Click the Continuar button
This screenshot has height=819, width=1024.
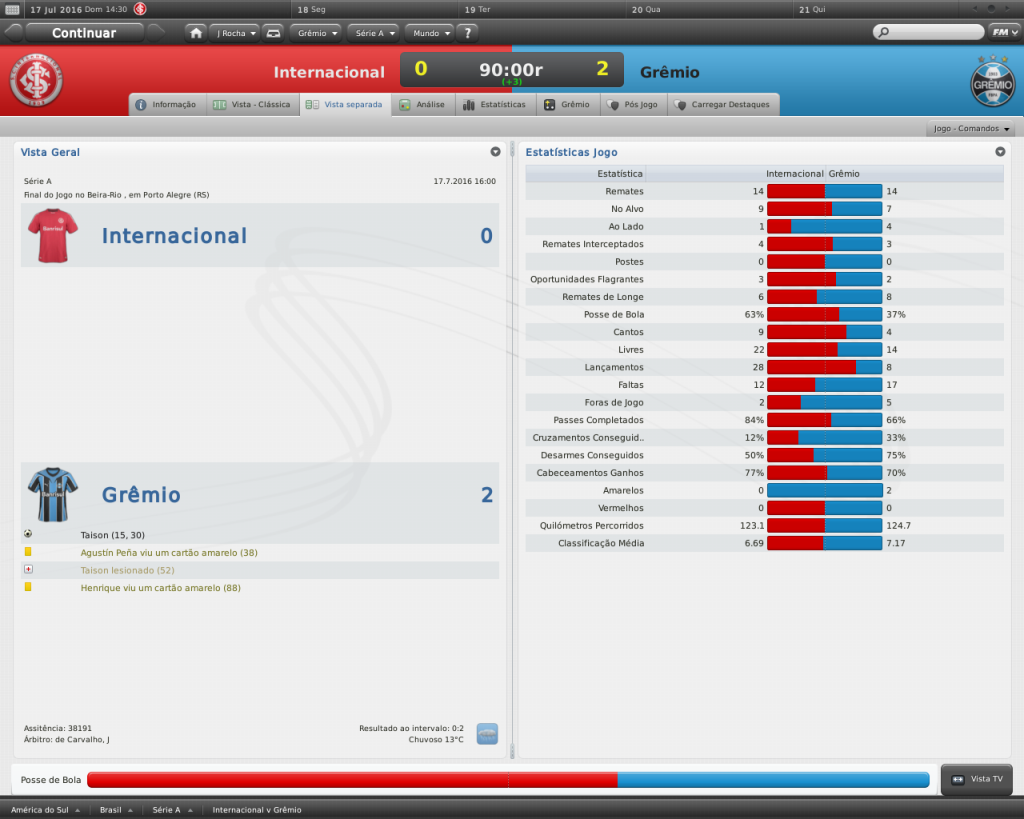tap(84, 33)
